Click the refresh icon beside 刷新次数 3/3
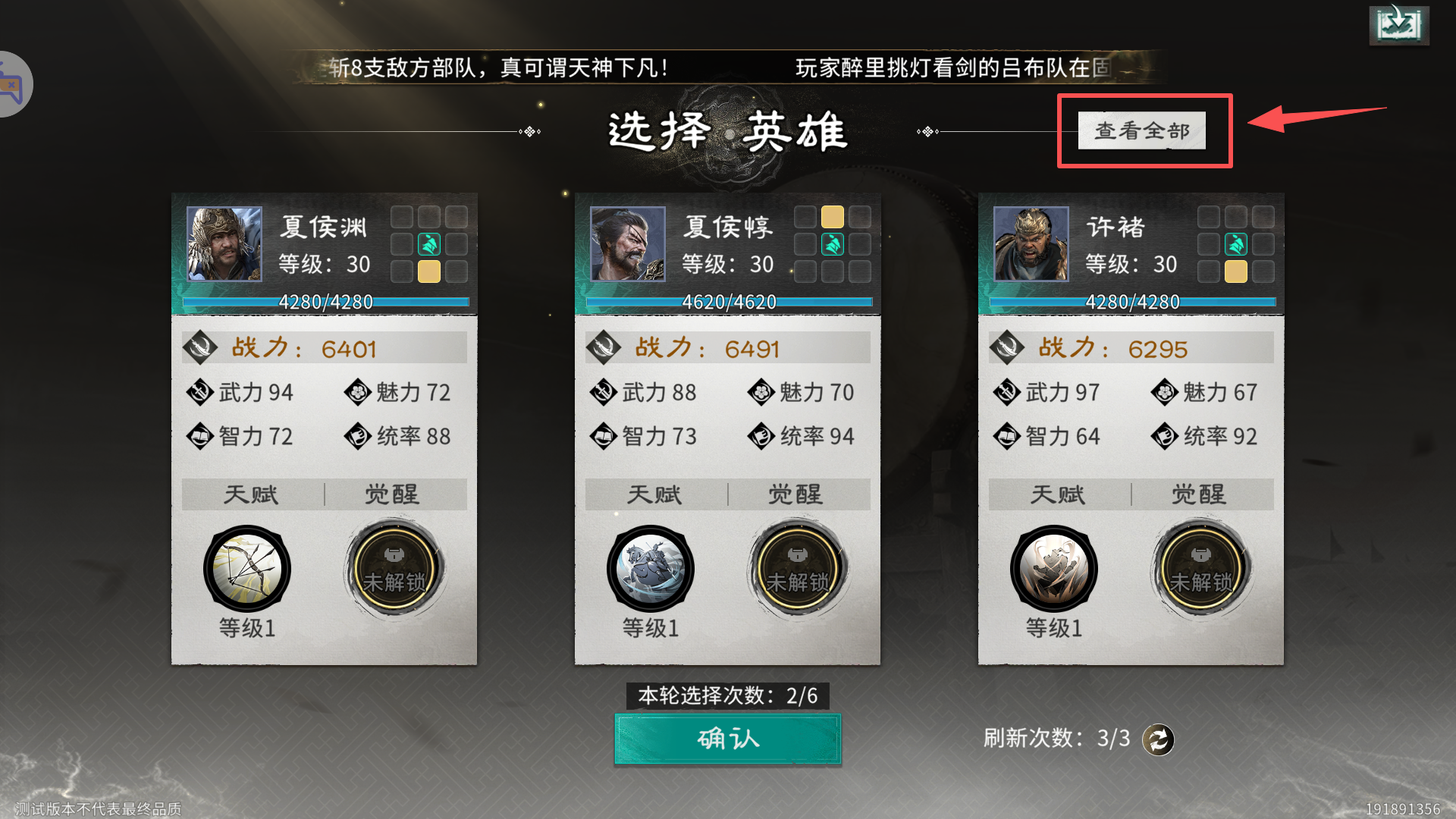 [1158, 739]
